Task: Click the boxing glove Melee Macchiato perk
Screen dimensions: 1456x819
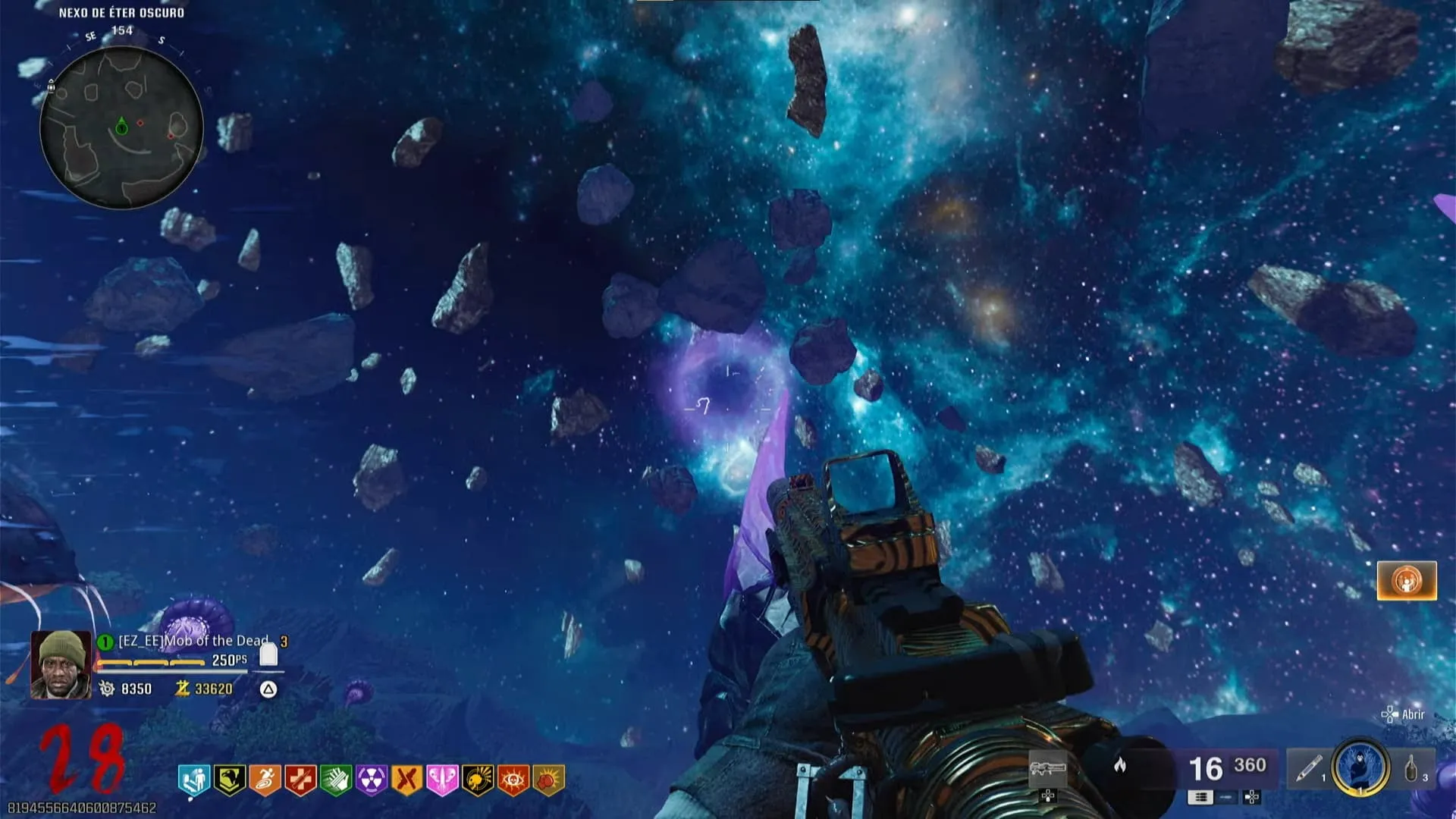Action: (548, 780)
